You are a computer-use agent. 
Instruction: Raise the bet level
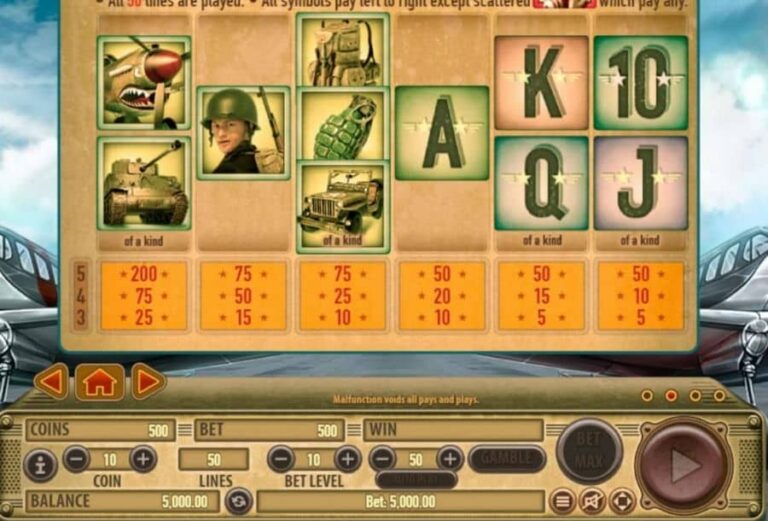coord(347,459)
